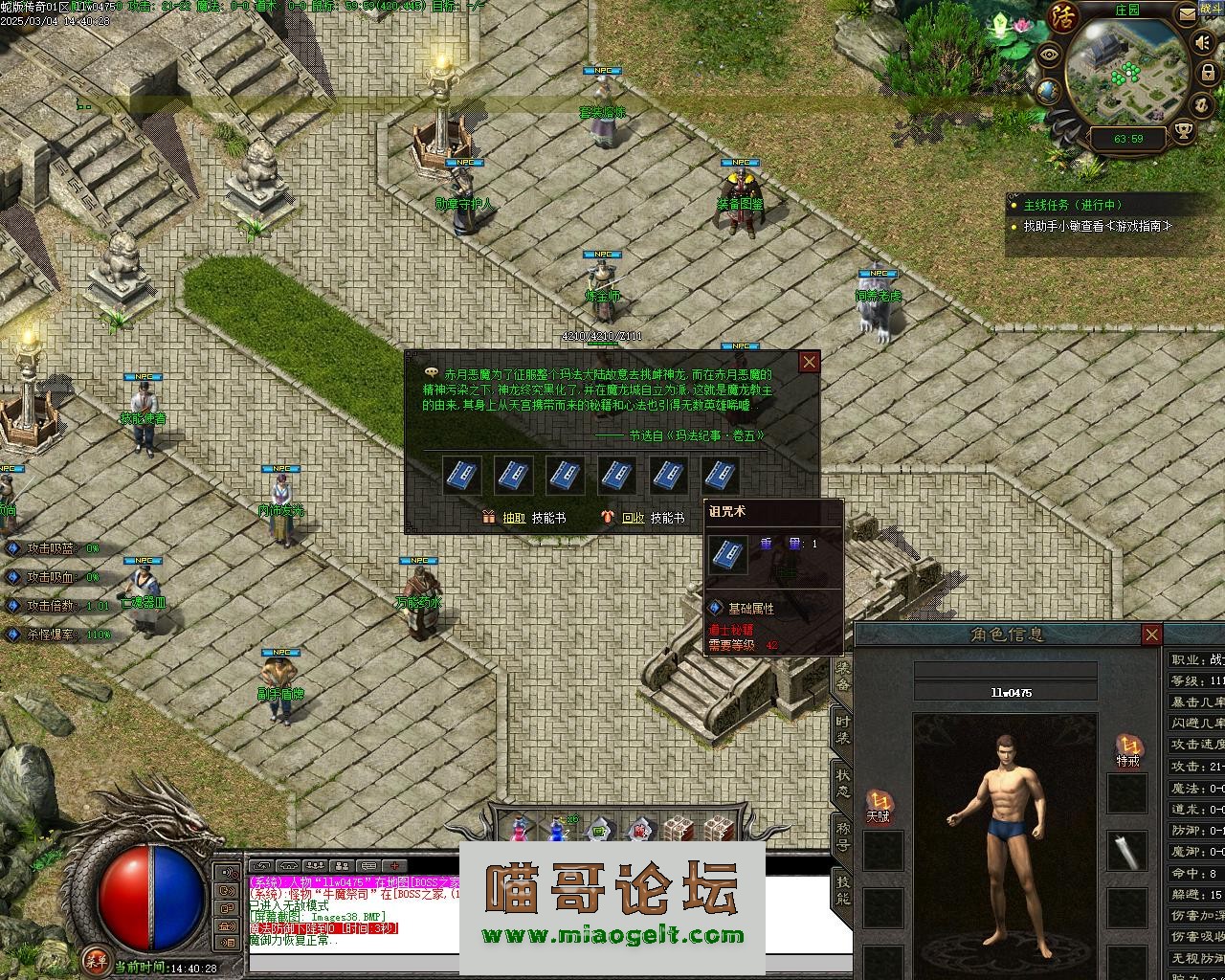Open the world map globe icon
The width and height of the screenshot is (1225, 980).
pyautogui.click(x=1049, y=91)
